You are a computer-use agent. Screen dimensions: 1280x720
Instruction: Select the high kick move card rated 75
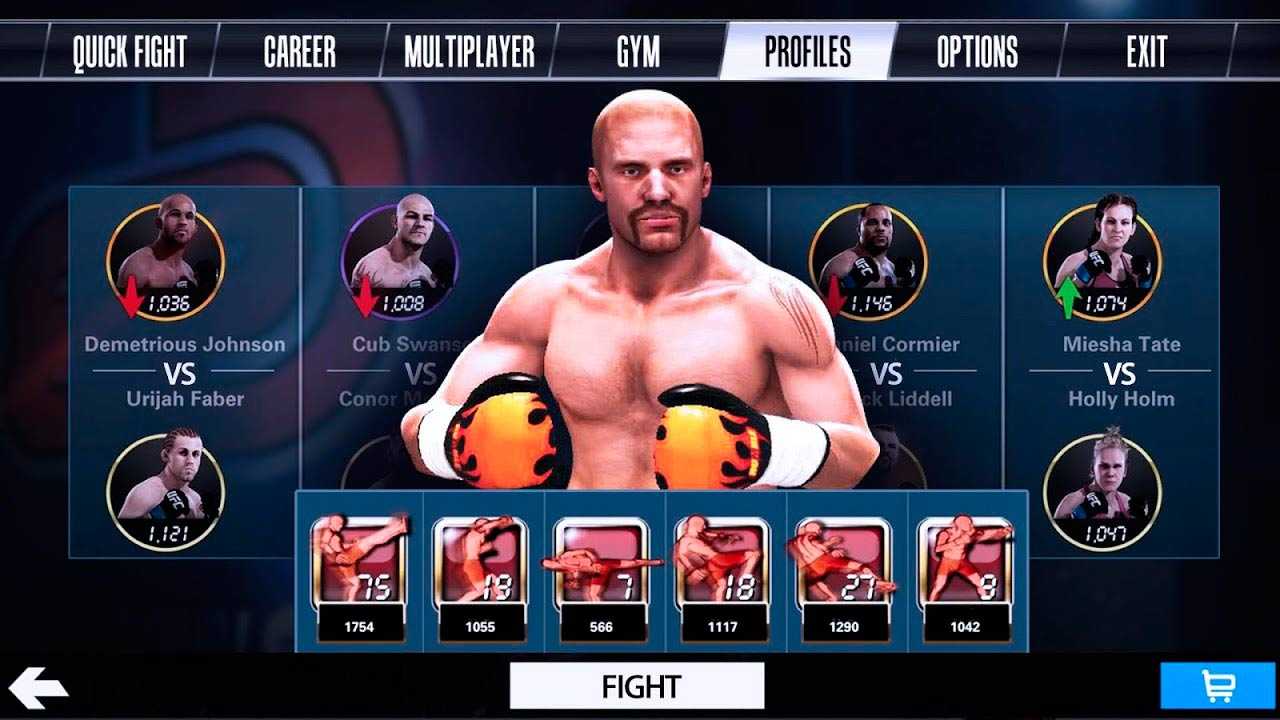[x=358, y=577]
